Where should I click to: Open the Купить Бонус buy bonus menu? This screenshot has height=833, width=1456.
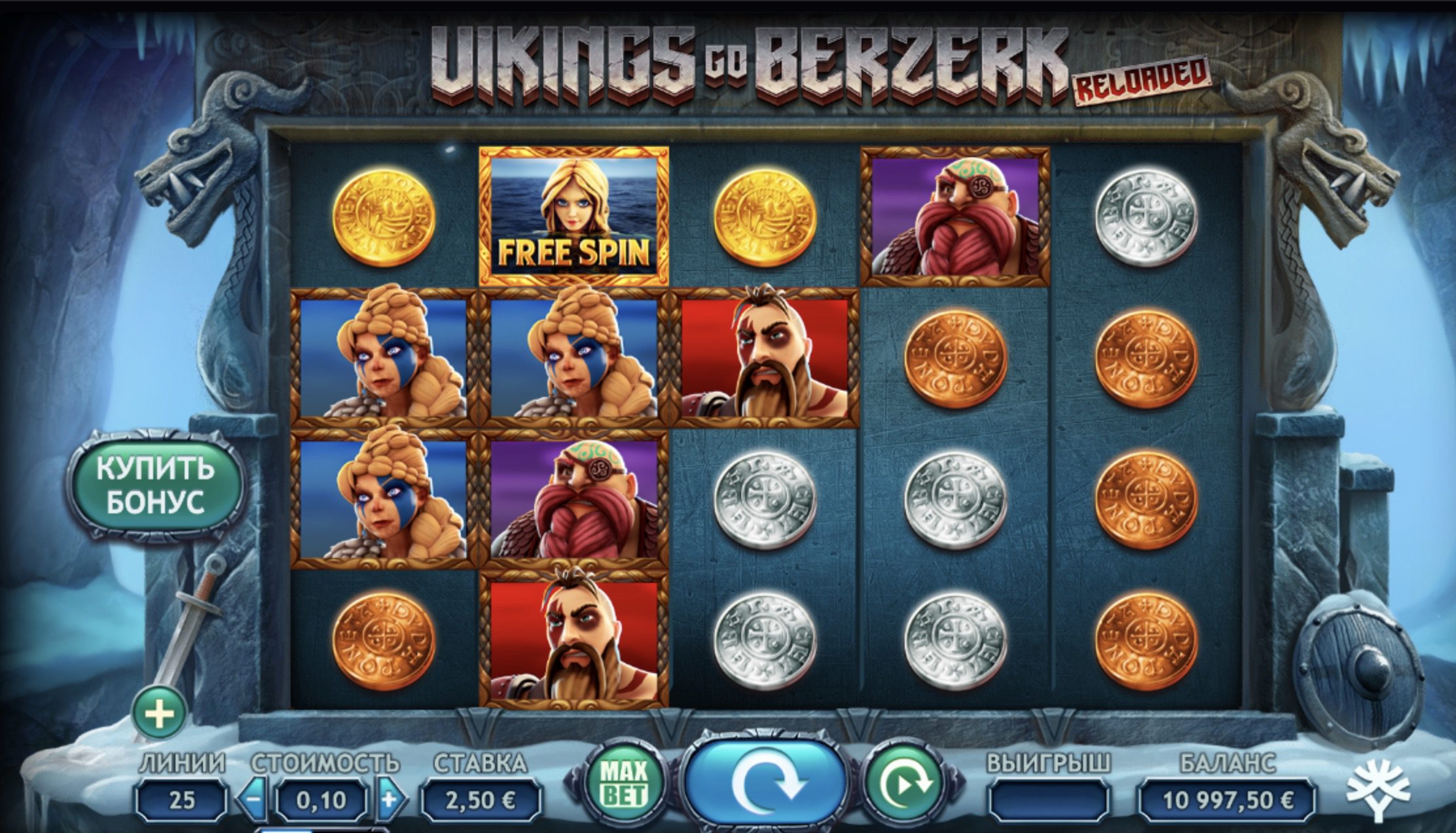[x=156, y=486]
